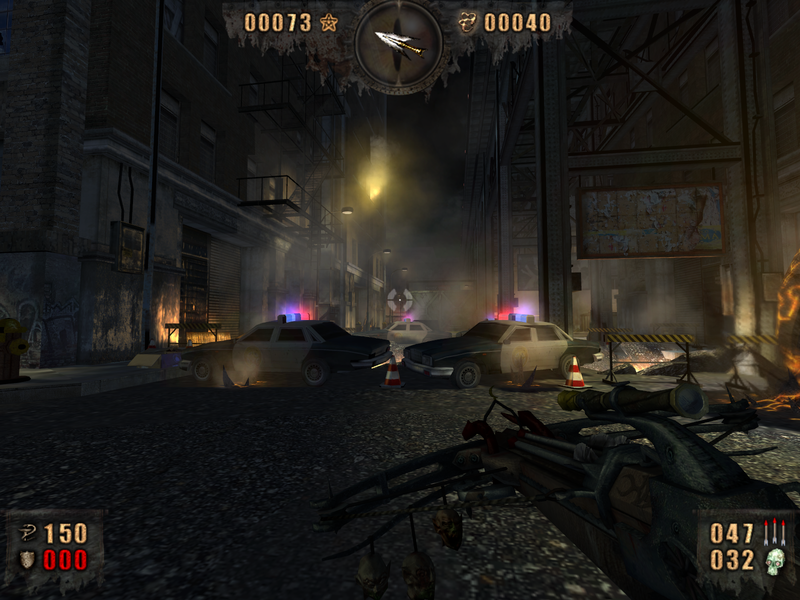Select the stakes ammo icon

click(x=775, y=532)
